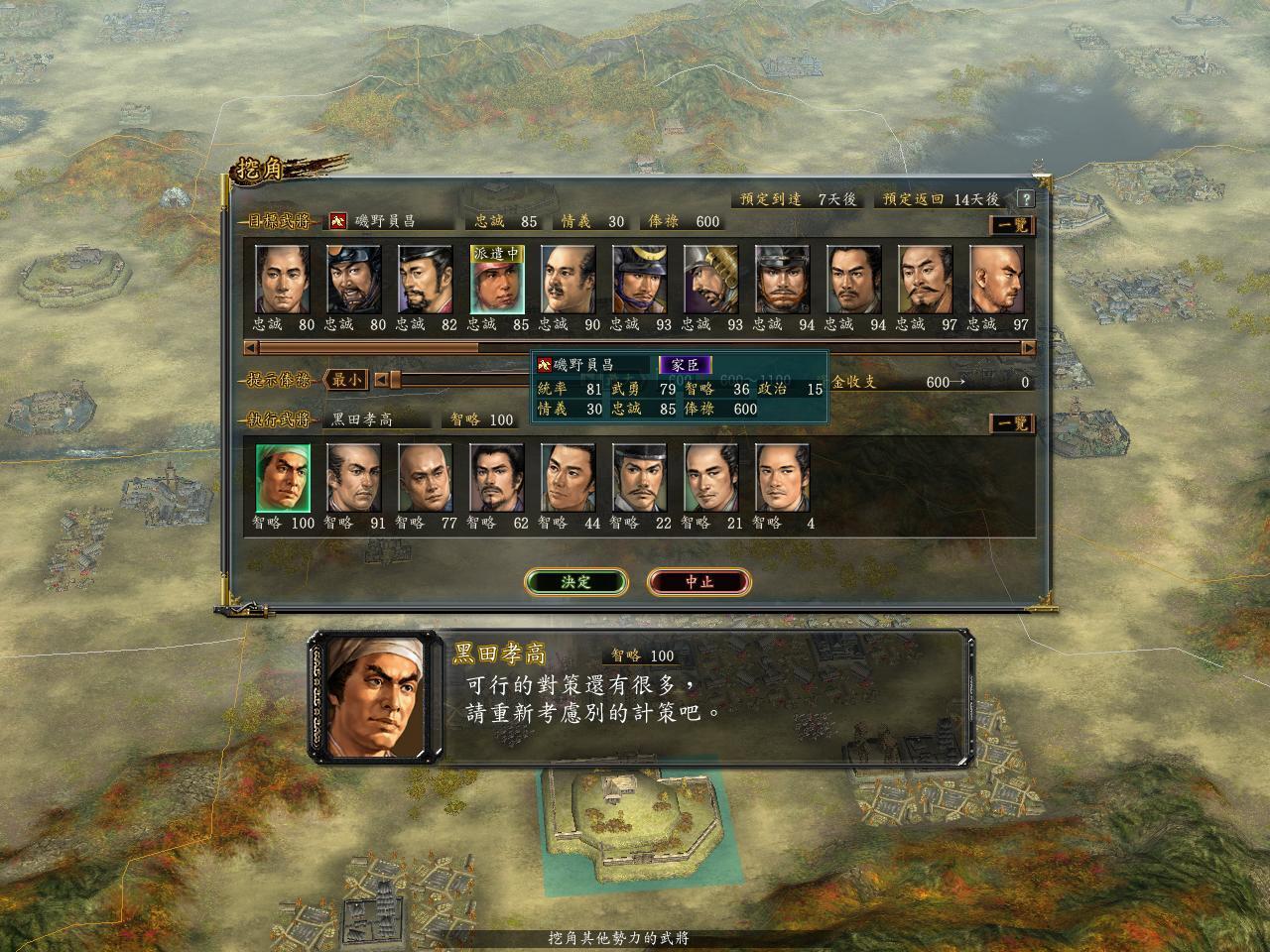
Task: Select target officer with 忠誠 82
Action: click(x=426, y=281)
